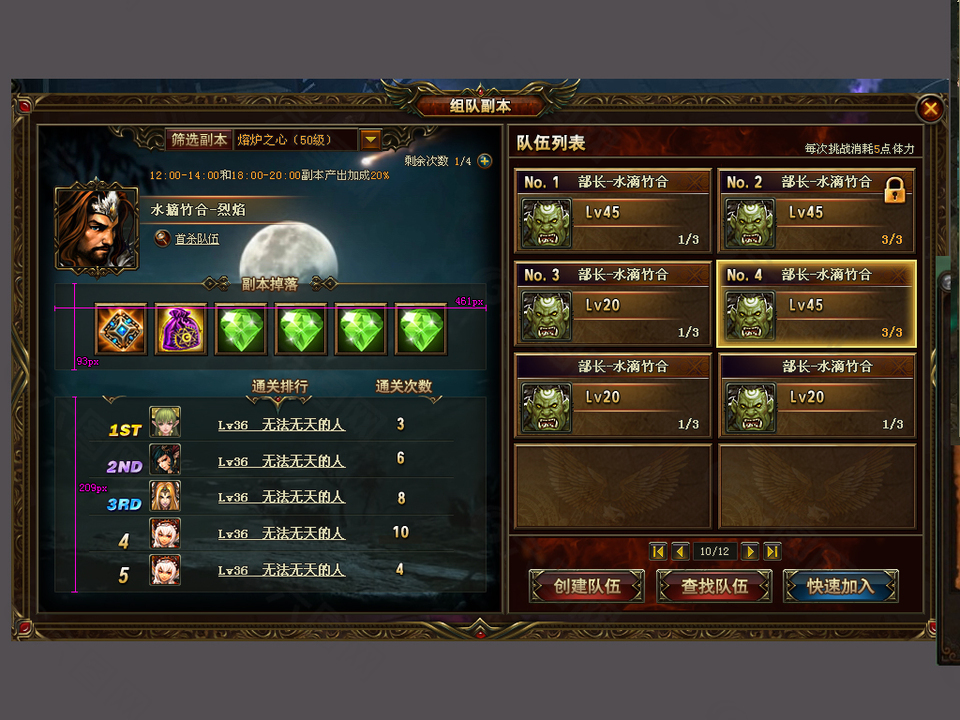
Task: Open the dungeon filter dropdown arrow
Action: coord(370,140)
